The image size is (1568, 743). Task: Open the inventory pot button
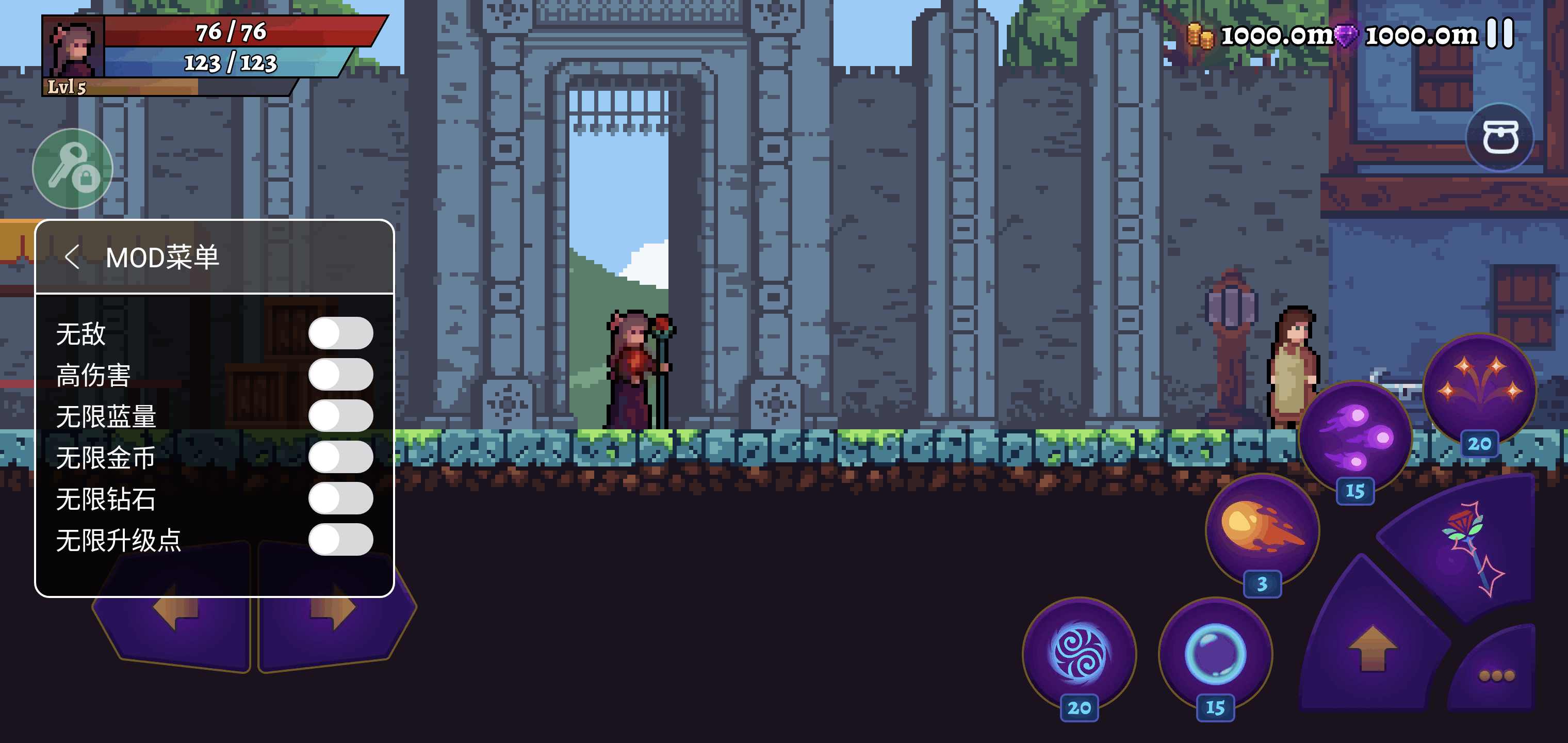tap(1499, 137)
